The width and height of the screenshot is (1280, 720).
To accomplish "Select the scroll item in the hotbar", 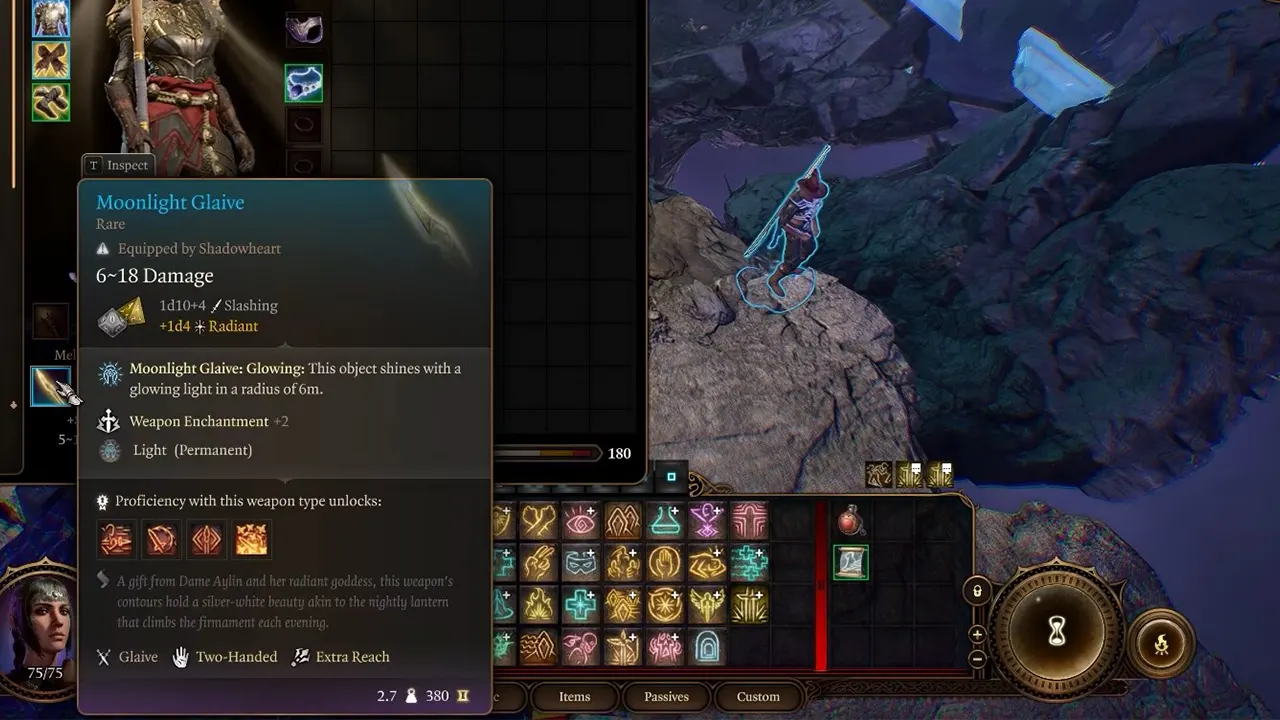I will click(850, 562).
